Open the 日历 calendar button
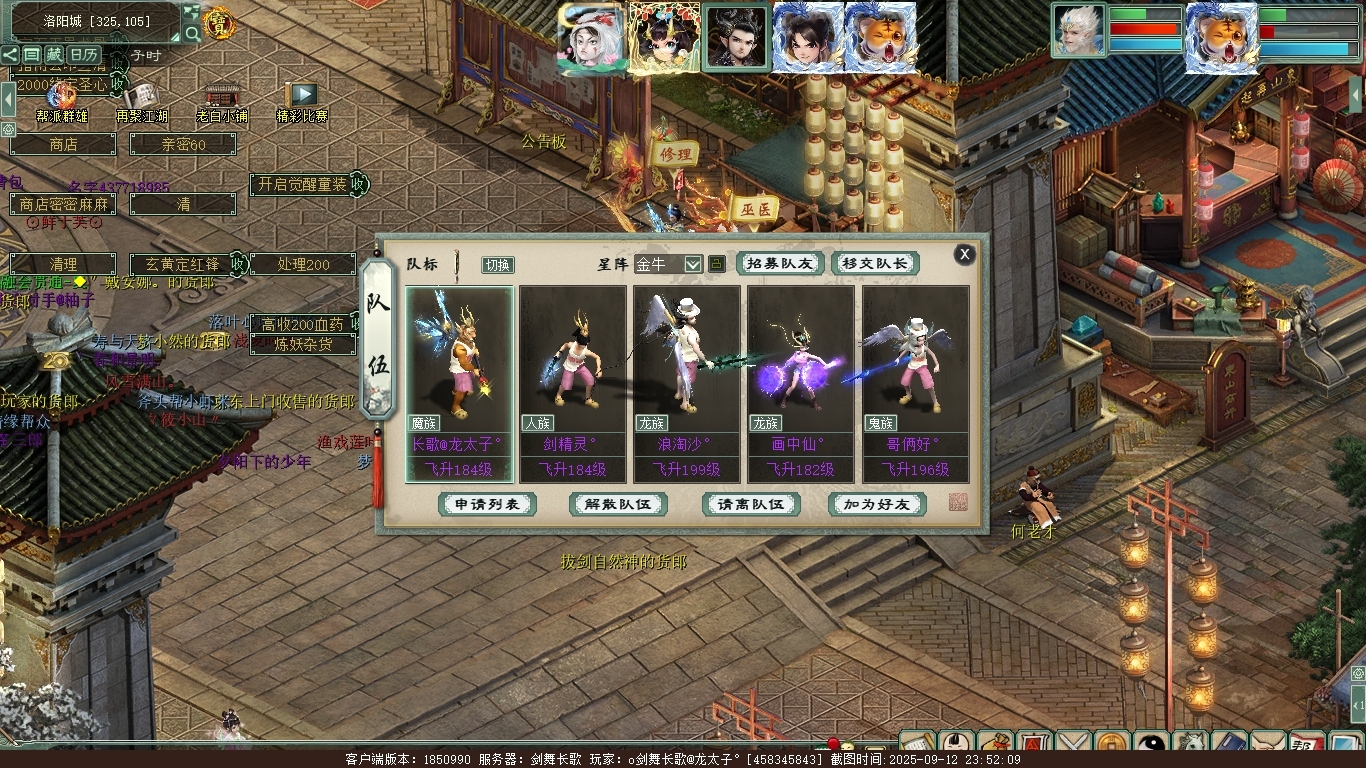1366x768 pixels. [84, 54]
